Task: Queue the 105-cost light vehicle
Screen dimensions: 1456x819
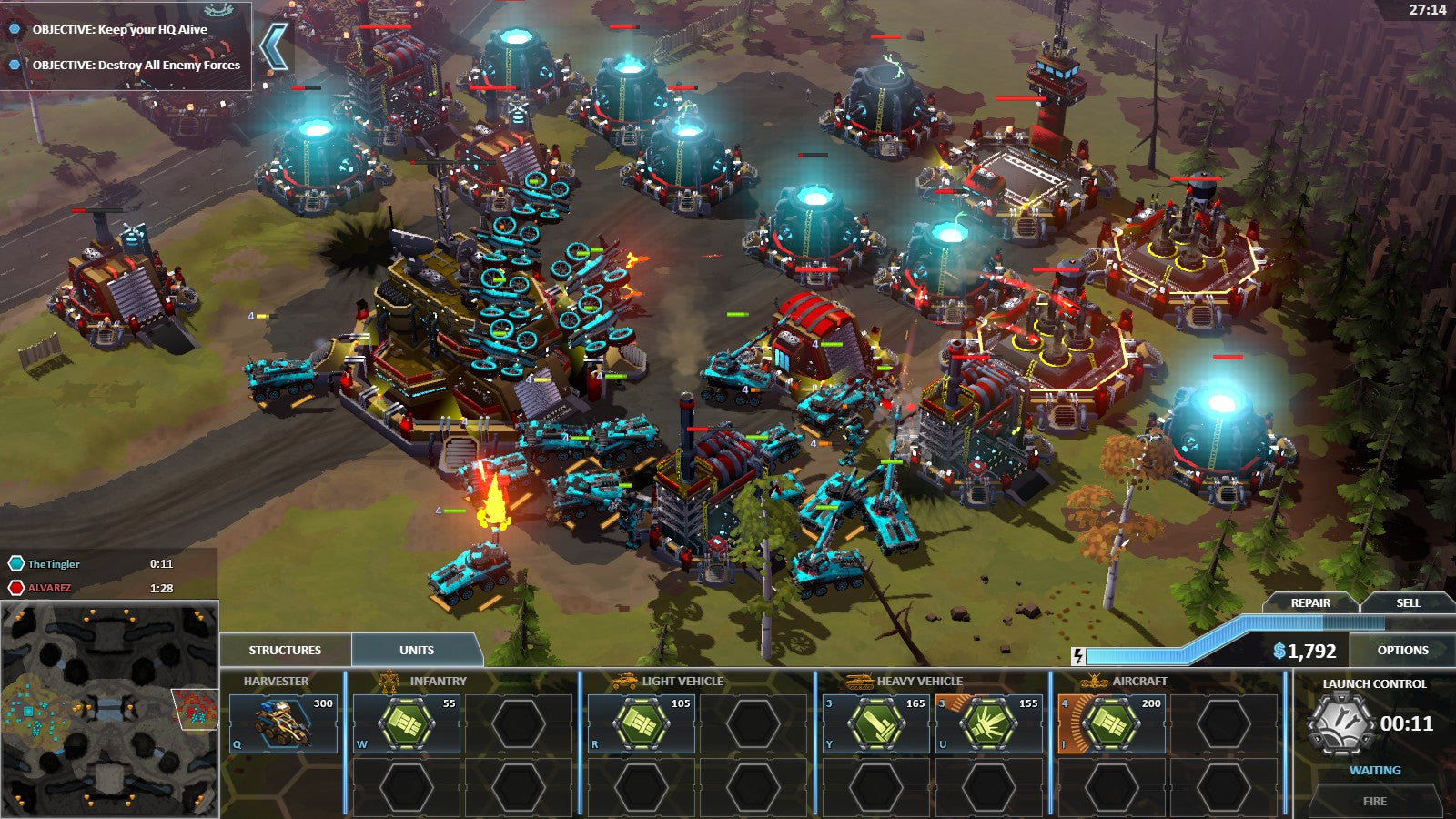Action: click(642, 723)
